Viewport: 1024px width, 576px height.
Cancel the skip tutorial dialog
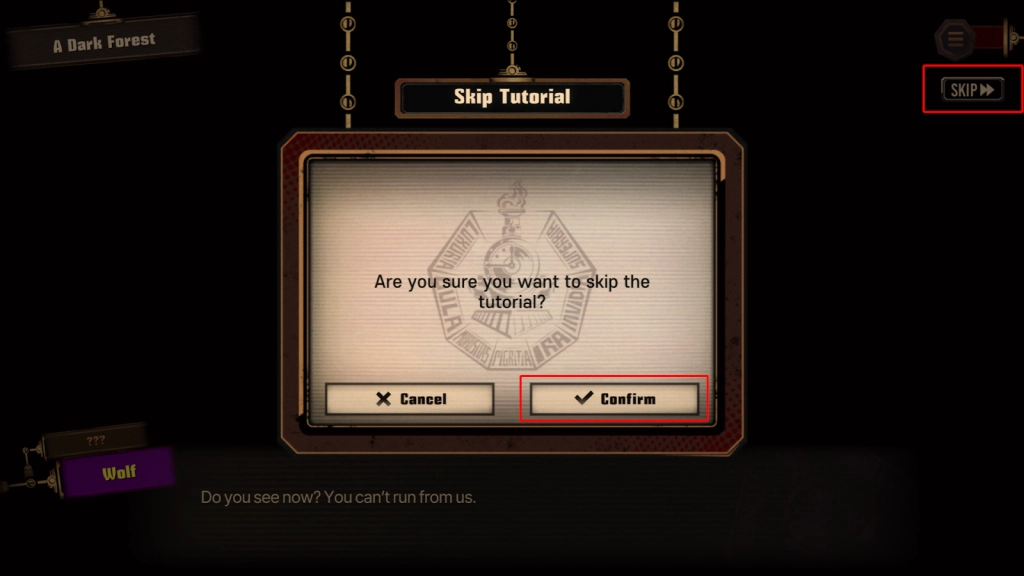coord(410,399)
